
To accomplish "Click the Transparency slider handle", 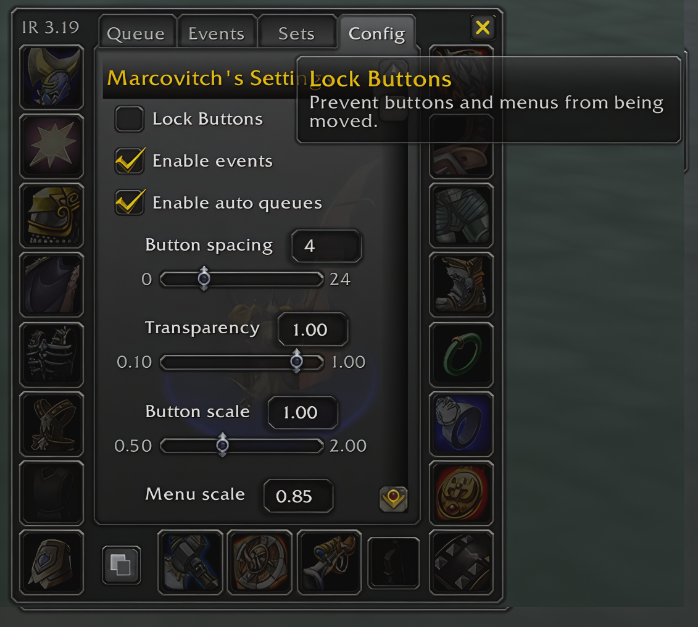I will coord(296,362).
